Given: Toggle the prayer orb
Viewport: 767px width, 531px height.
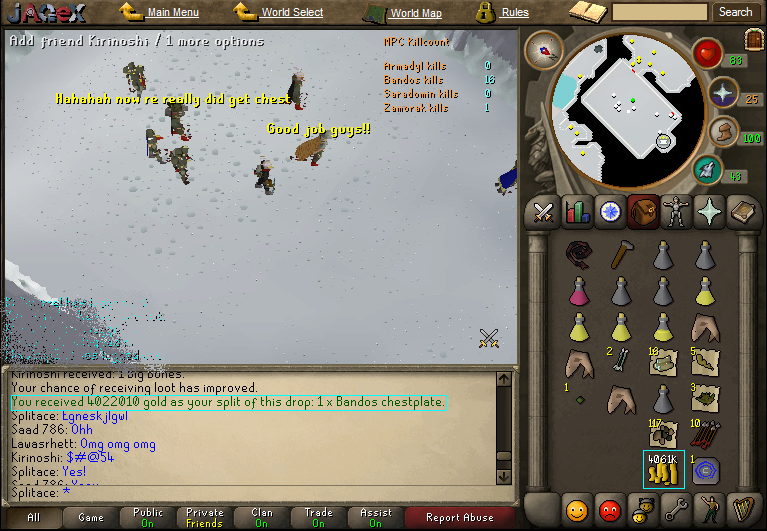Looking at the screenshot, I should point(720,93).
